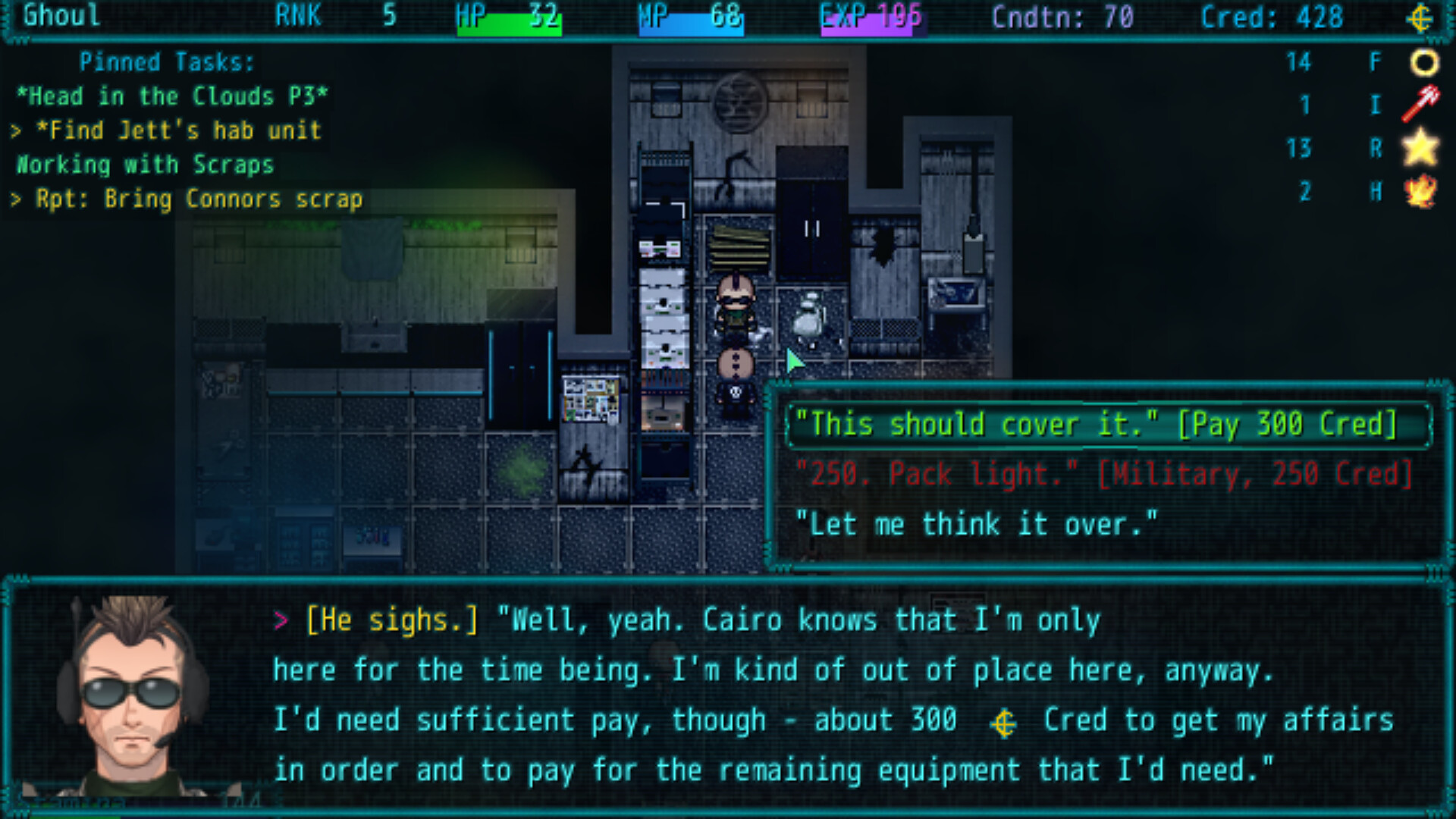Click the white robot sprite on the map

click(x=808, y=318)
